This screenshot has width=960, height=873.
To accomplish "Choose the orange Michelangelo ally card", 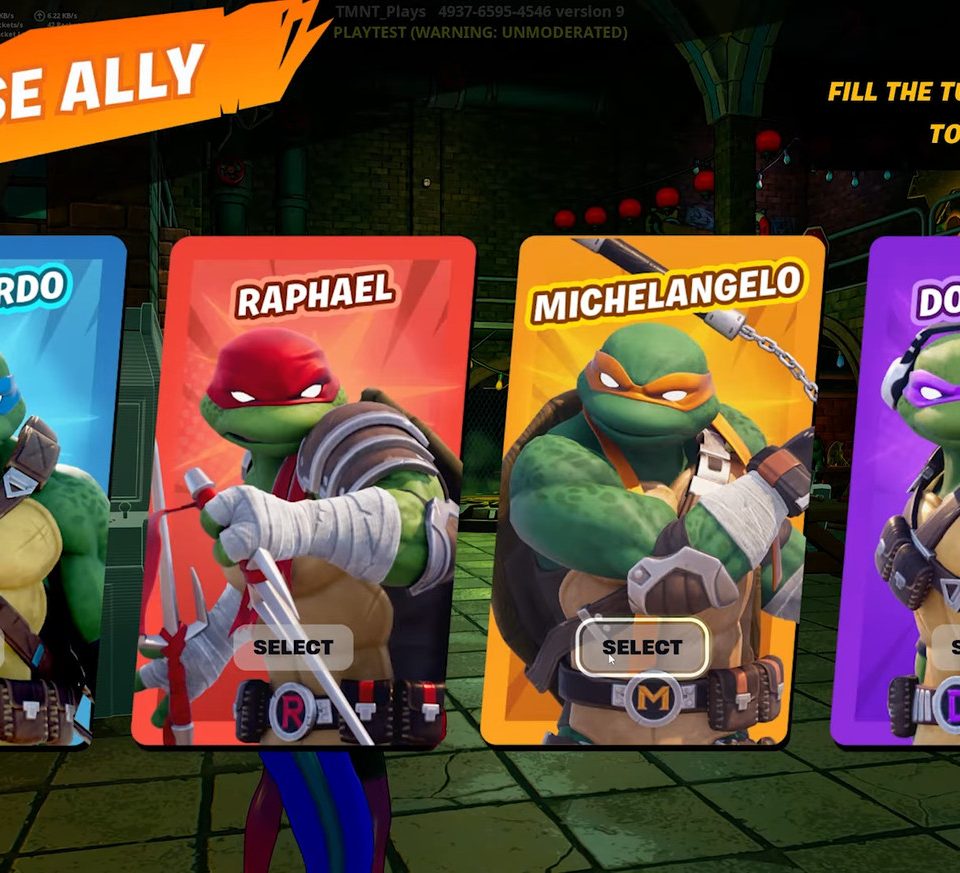I will pos(655,450).
